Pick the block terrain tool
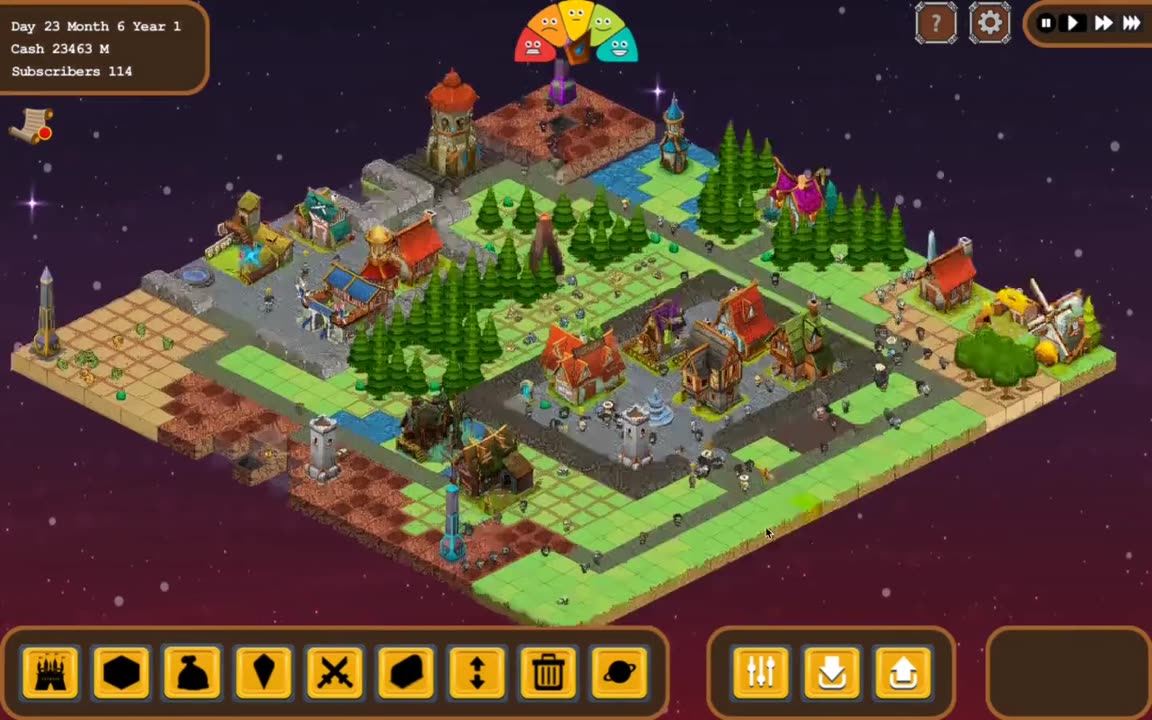 coord(406,672)
